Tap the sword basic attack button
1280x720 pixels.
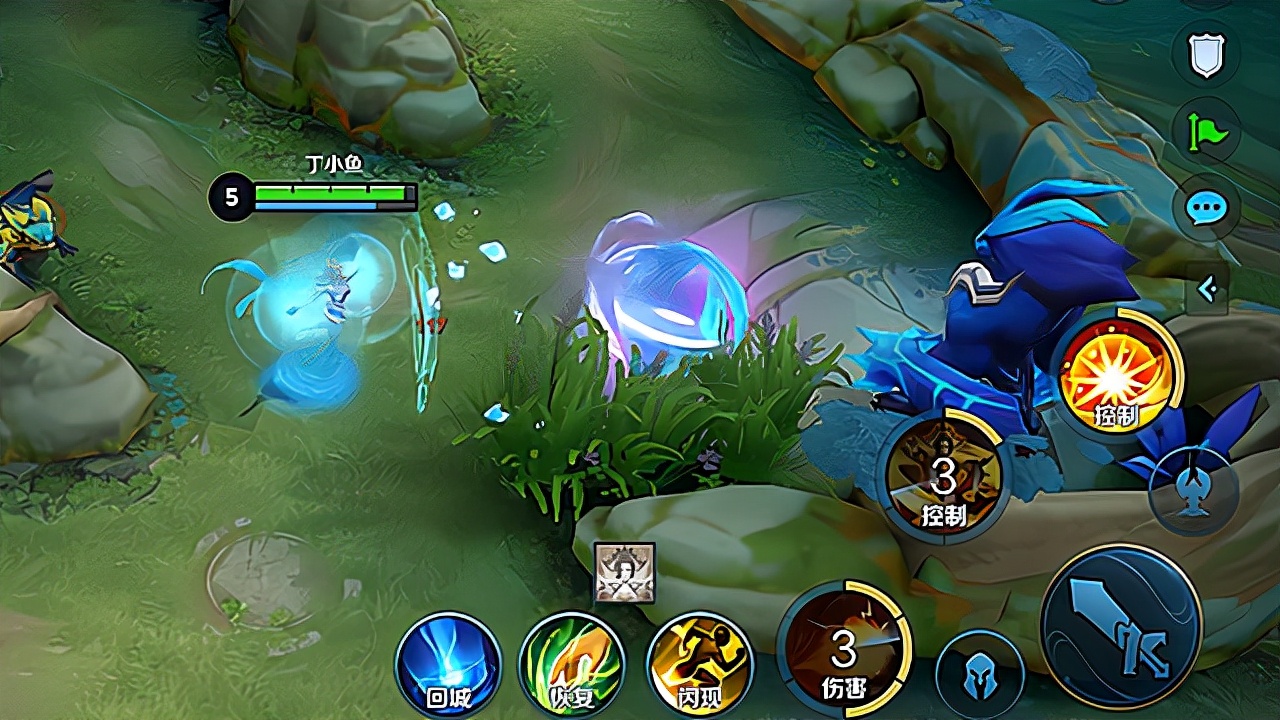tap(1120, 627)
